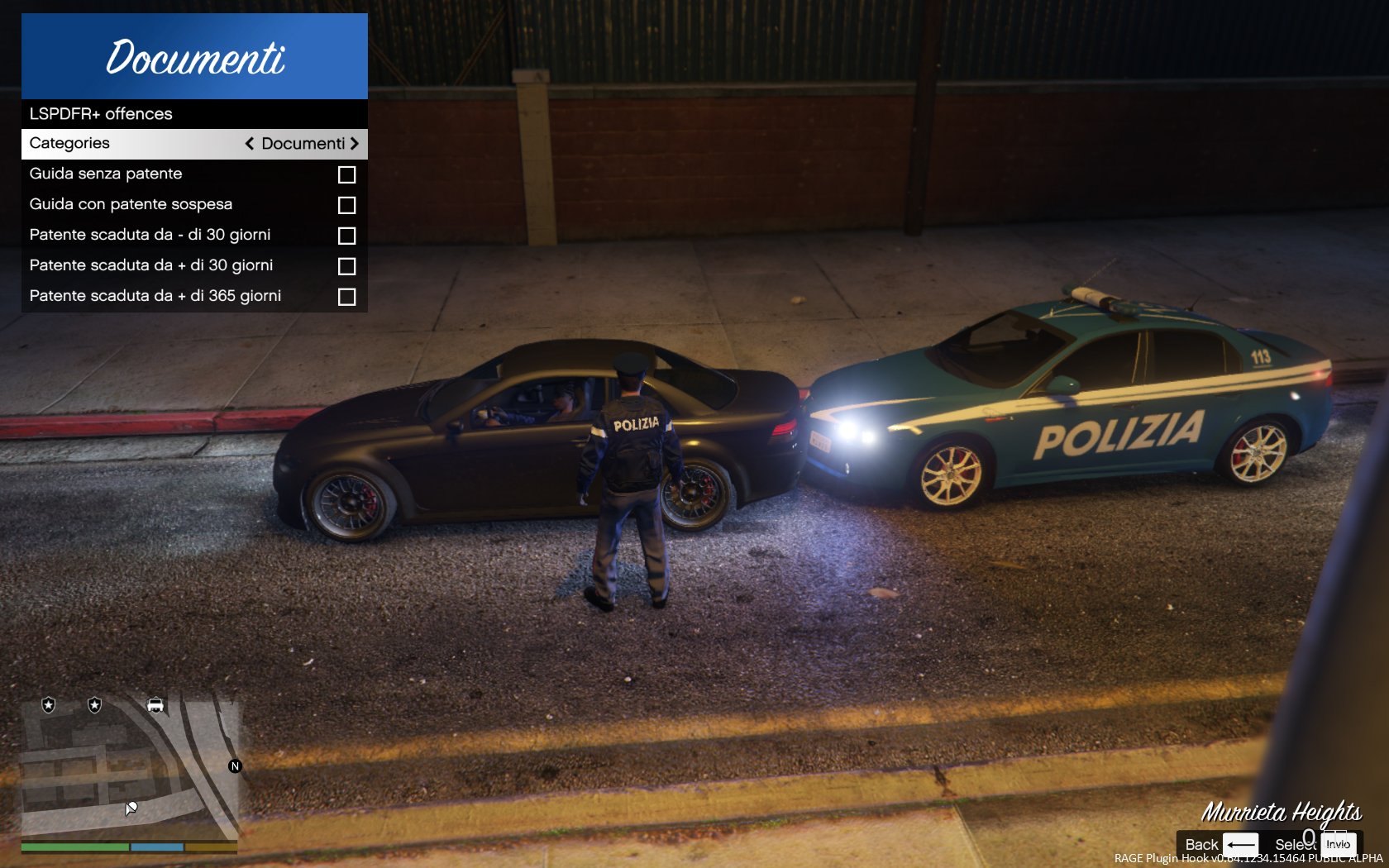Image resolution: width=1389 pixels, height=868 pixels.
Task: Select "Patente scaduta da + di 30 giorni"
Action: click(x=346, y=266)
